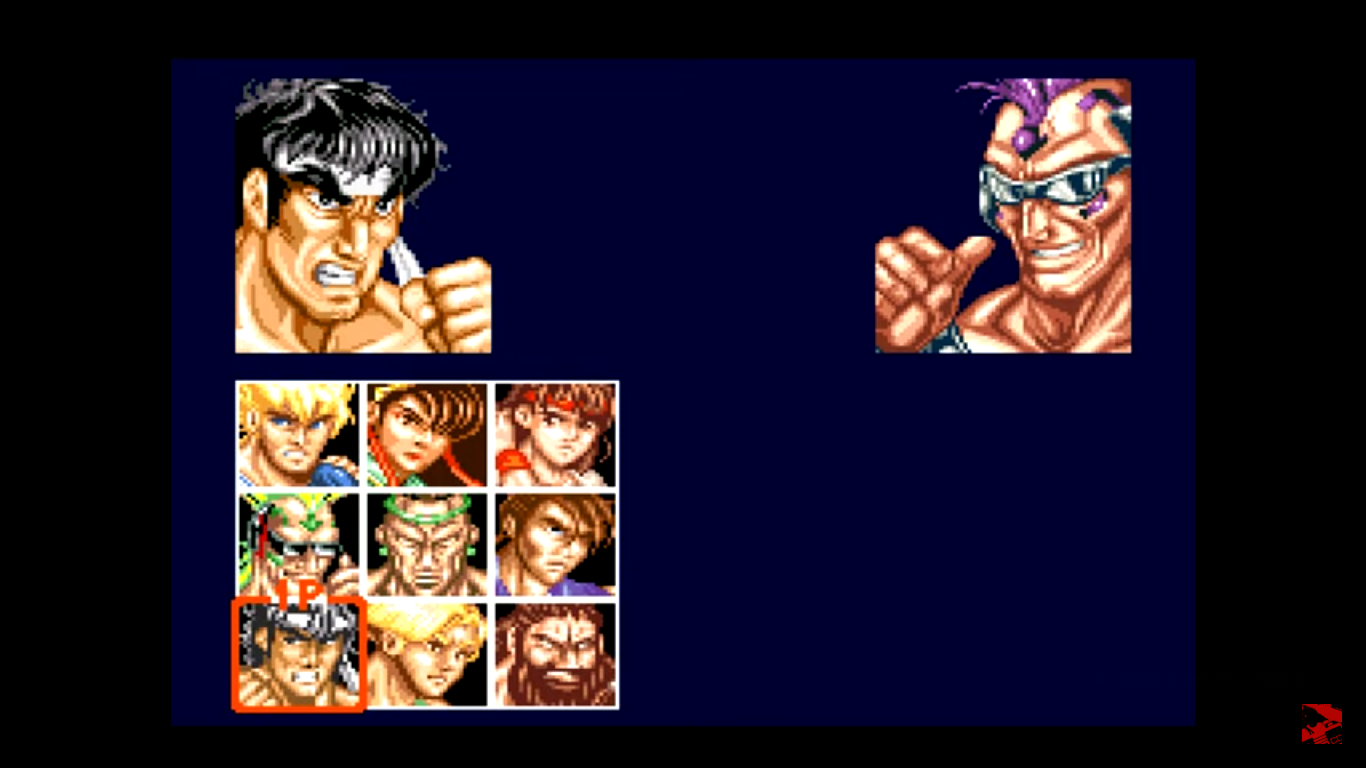Image resolution: width=1366 pixels, height=768 pixels.
Task: Pick the long-haired fighter in blue, middle-right slot
Action: (556, 543)
